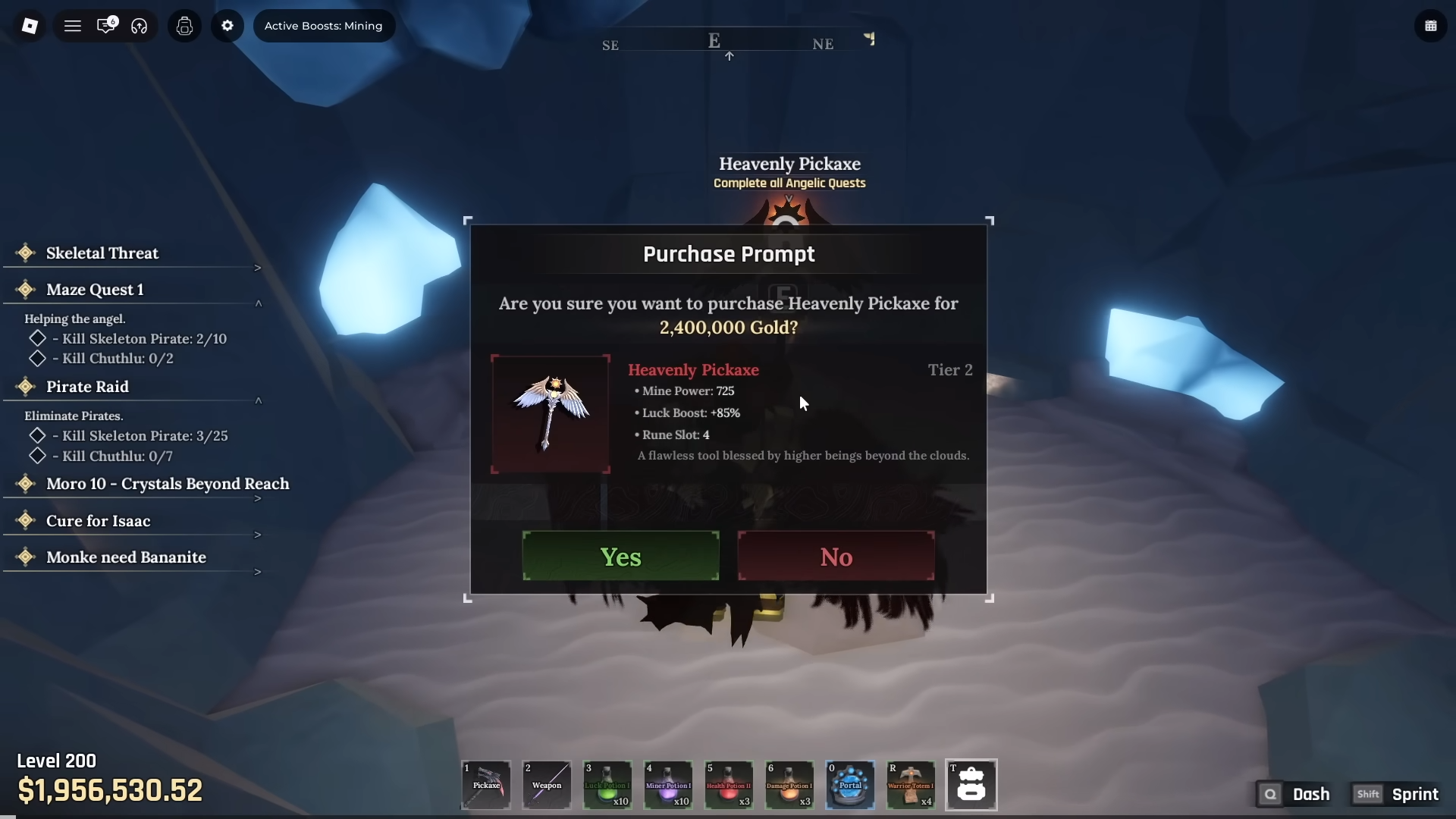Confirm the Heavenly Pickaxe purchase with Yes

click(620, 557)
